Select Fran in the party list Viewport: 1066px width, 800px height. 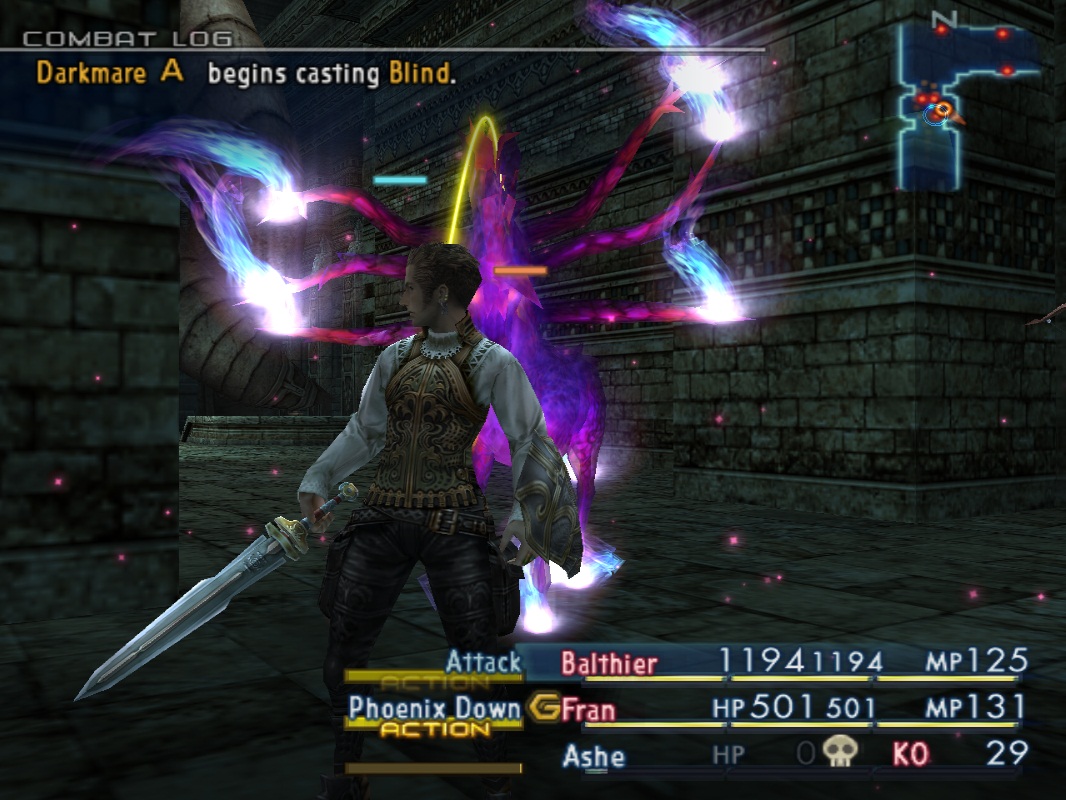tap(588, 710)
